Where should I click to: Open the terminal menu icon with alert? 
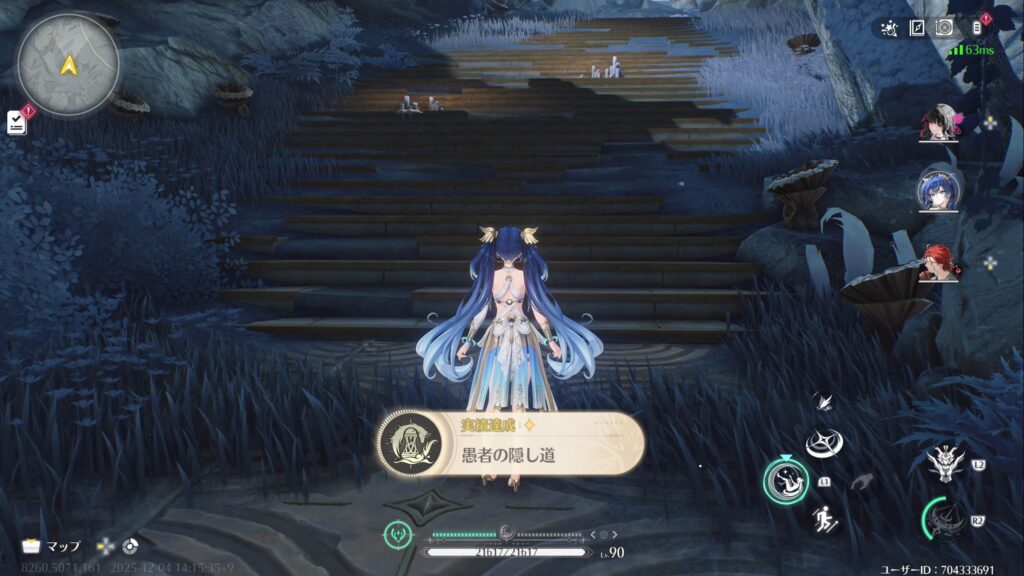978,27
